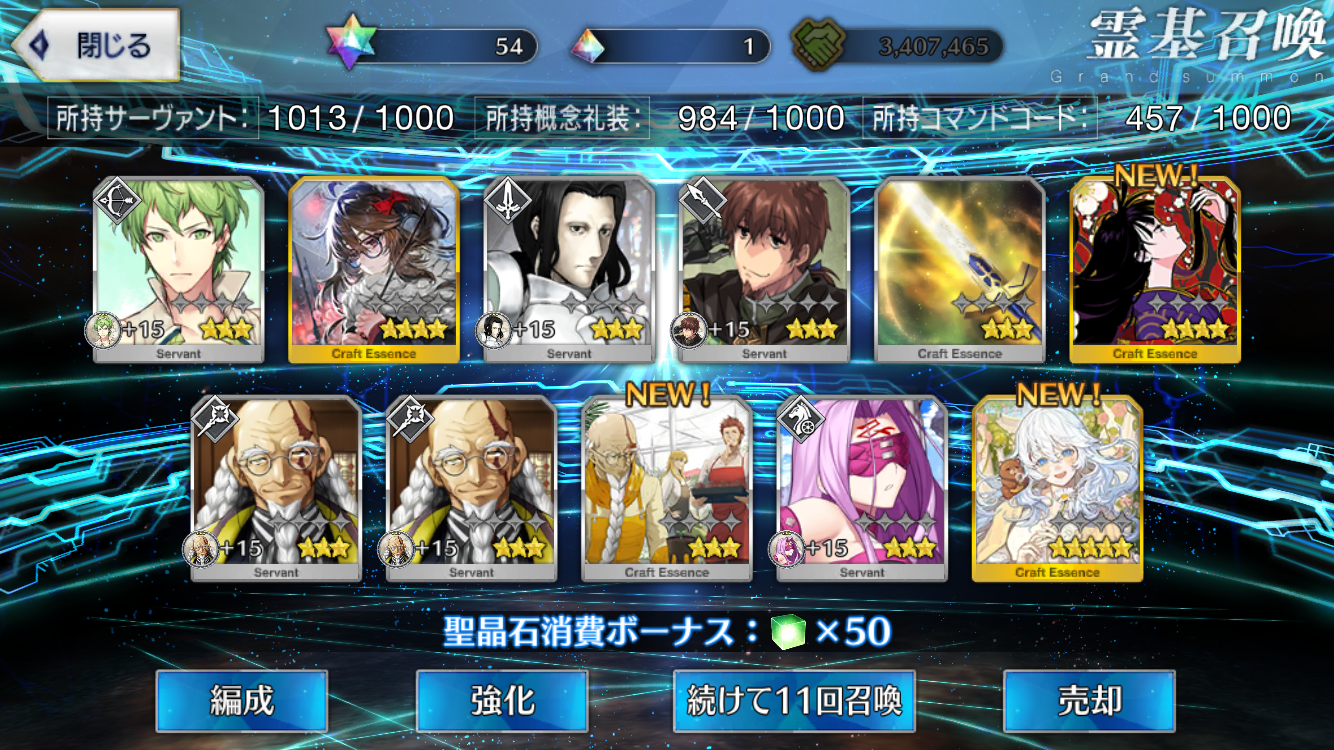The width and height of the screenshot is (1334, 750).
Task: Pick the purple-haired Rider servant card
Action: 862,488
